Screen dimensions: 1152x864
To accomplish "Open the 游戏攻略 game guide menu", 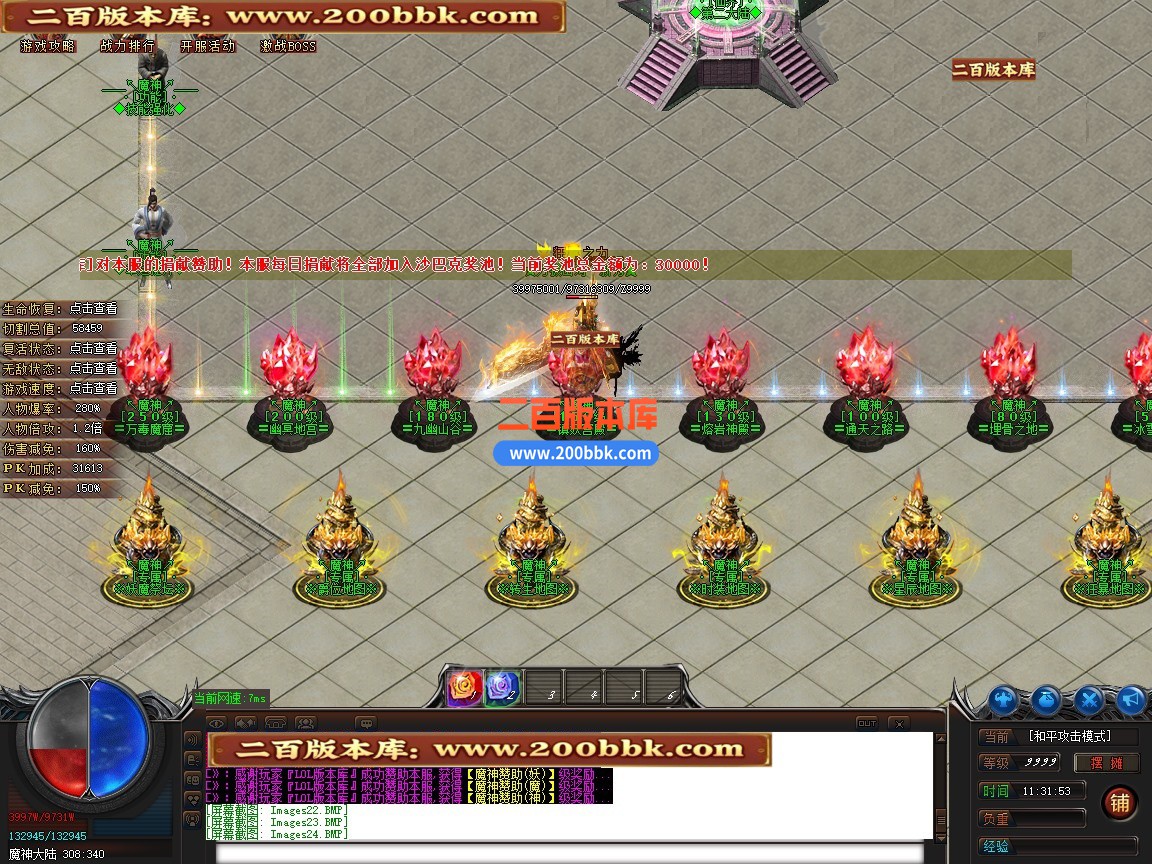I will tap(47, 46).
